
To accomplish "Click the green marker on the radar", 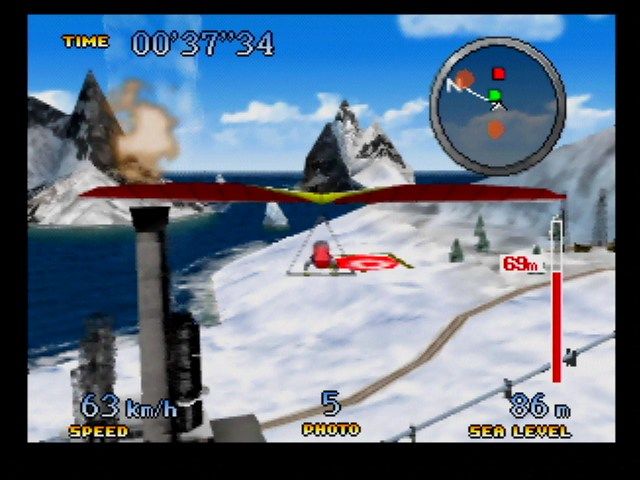I will (x=494, y=95).
